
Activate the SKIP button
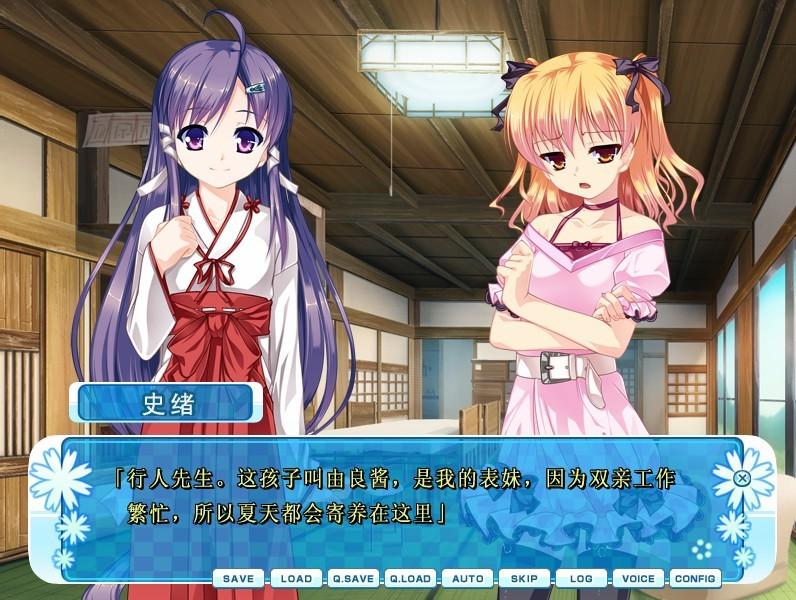[x=524, y=579]
